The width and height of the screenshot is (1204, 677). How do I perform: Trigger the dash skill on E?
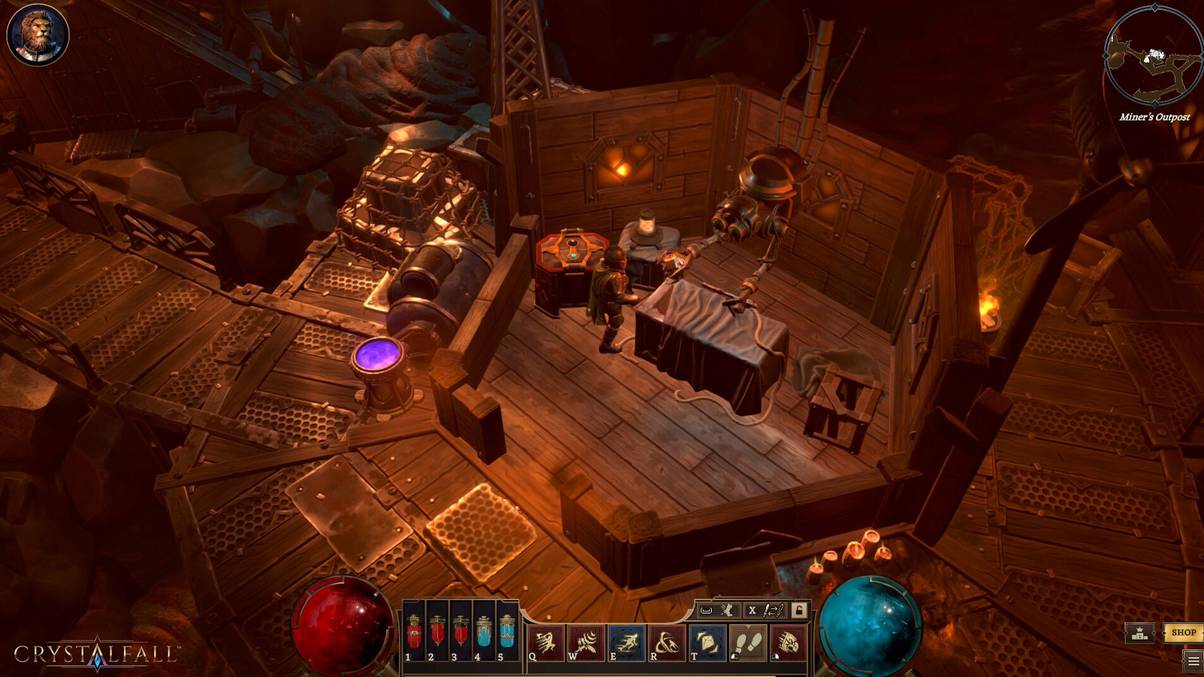click(x=627, y=643)
